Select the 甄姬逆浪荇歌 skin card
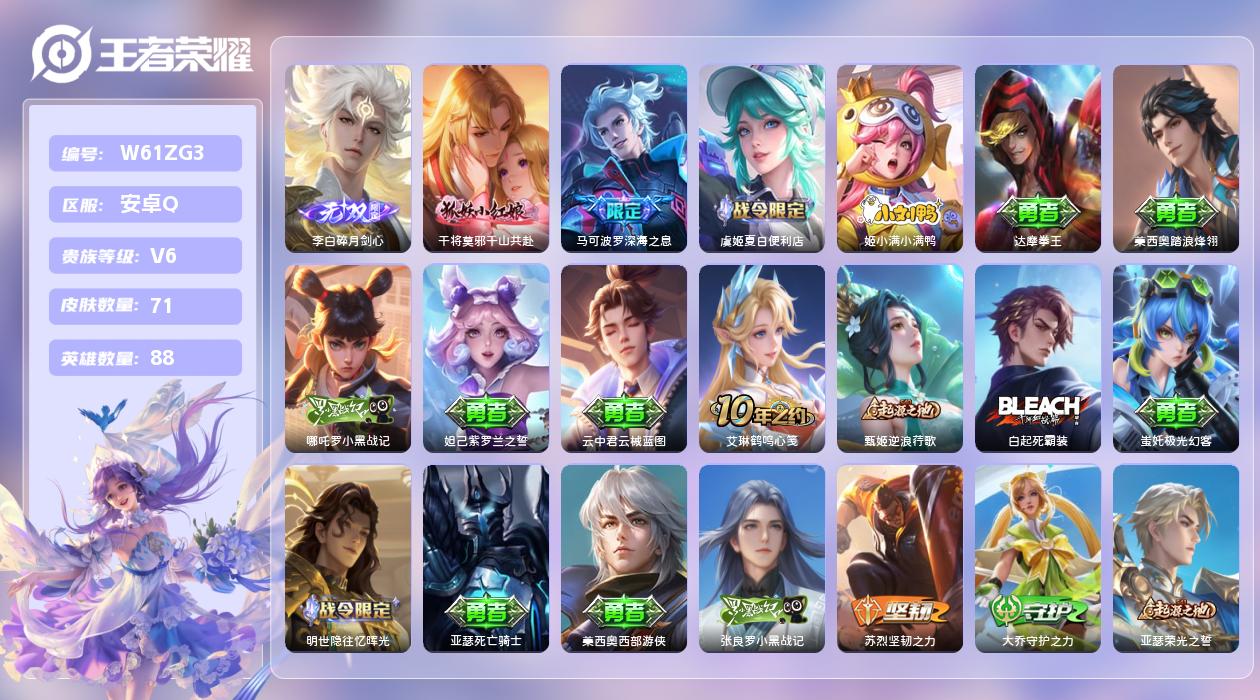The height and width of the screenshot is (700, 1260). click(900, 358)
